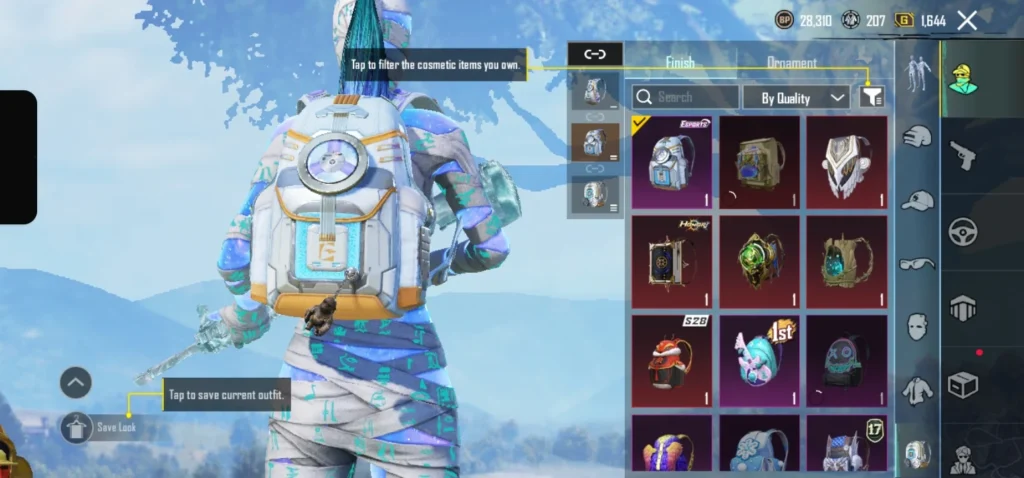Select the equipped Esports backpack skin

tap(671, 162)
